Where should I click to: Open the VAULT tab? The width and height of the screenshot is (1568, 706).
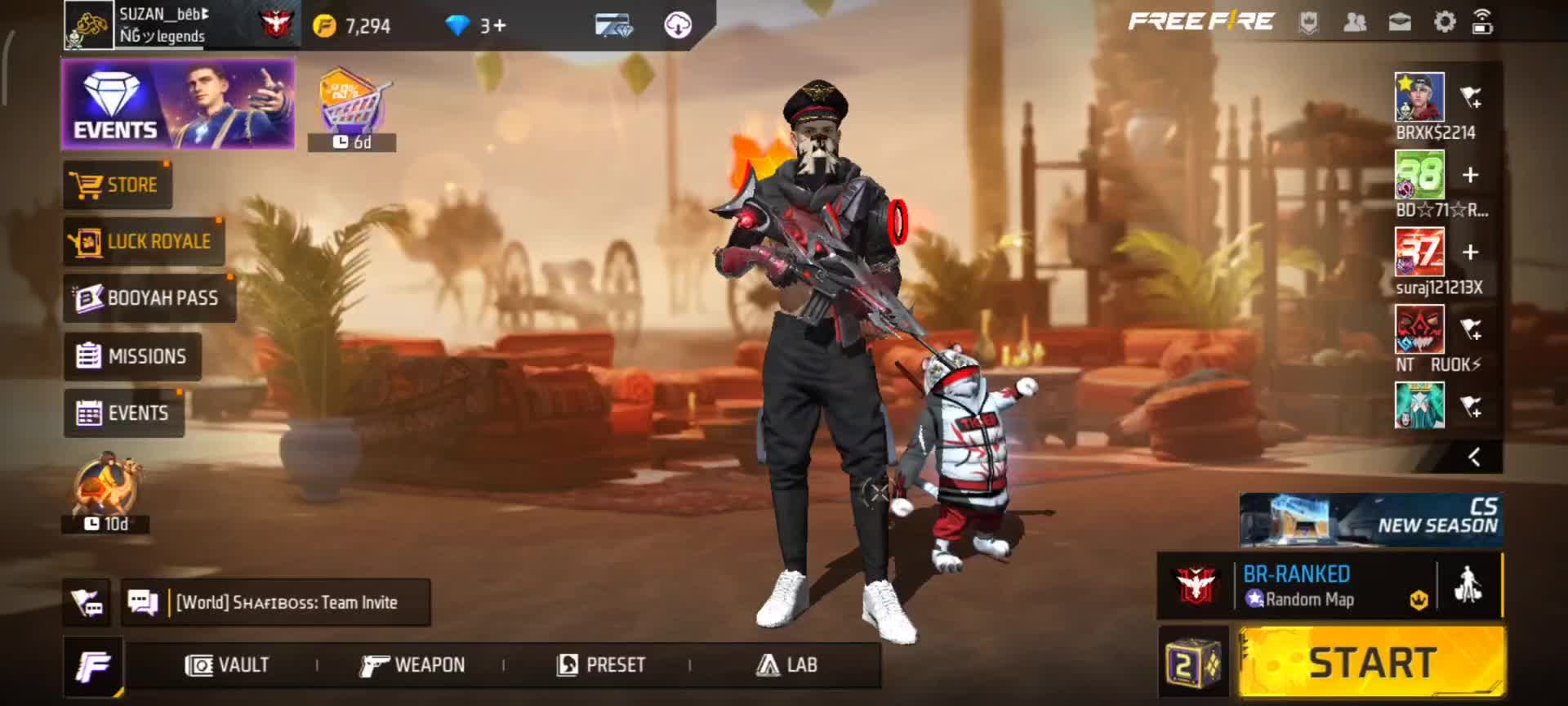click(227, 665)
